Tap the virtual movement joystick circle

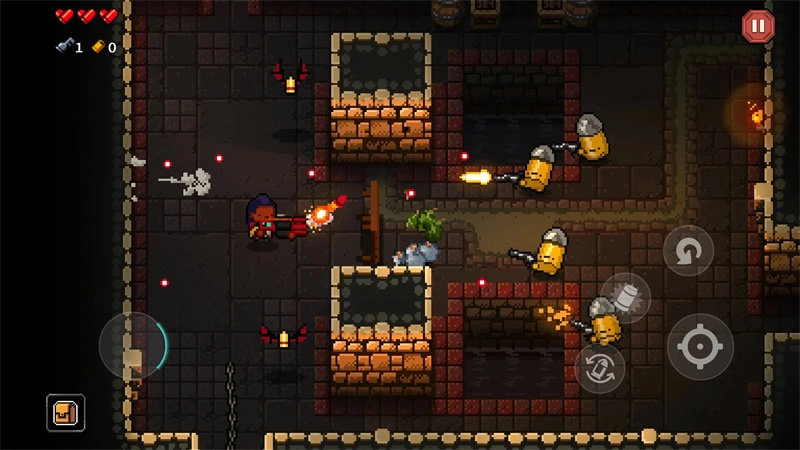[133, 345]
